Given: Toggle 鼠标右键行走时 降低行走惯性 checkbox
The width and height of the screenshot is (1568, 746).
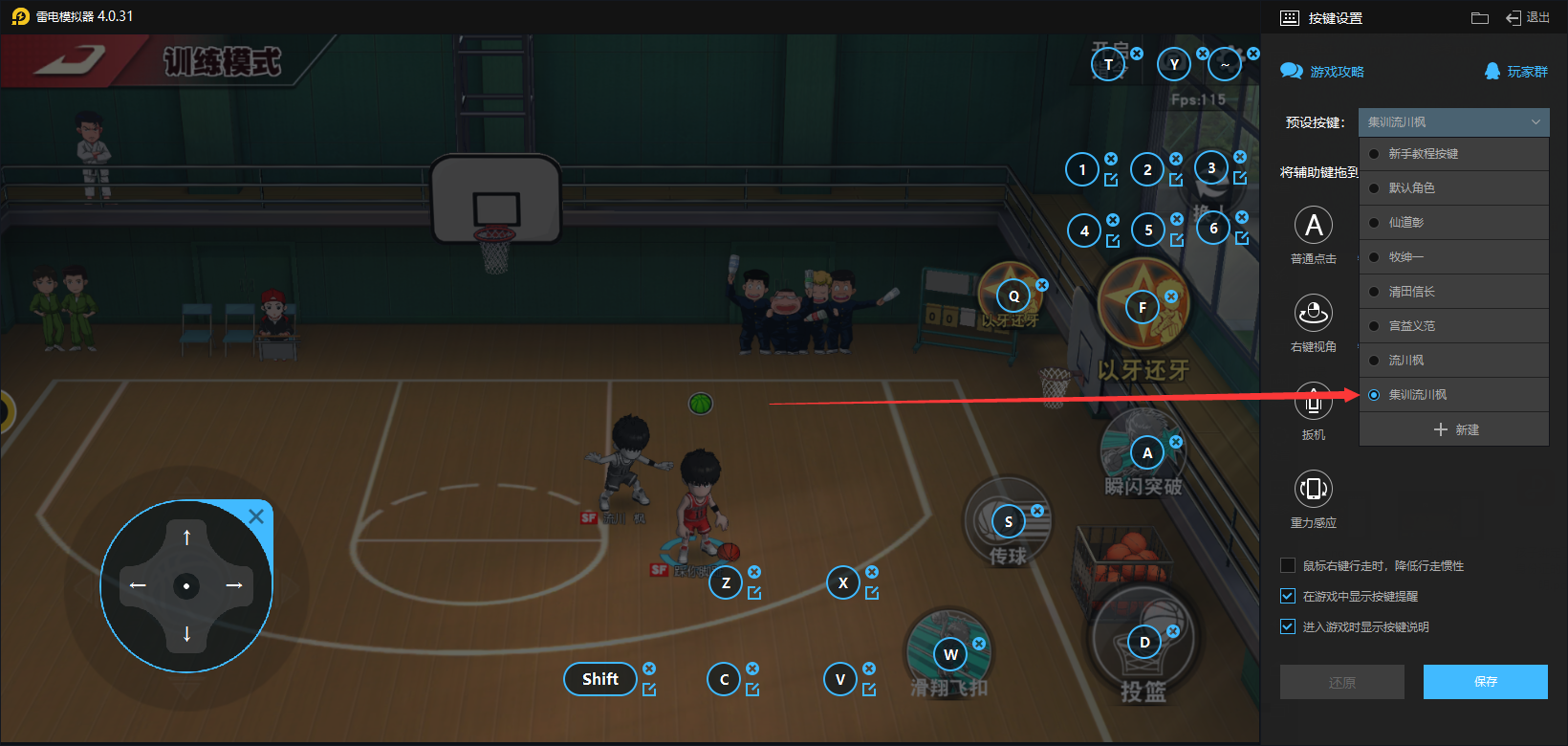Looking at the screenshot, I should coord(1288,565).
